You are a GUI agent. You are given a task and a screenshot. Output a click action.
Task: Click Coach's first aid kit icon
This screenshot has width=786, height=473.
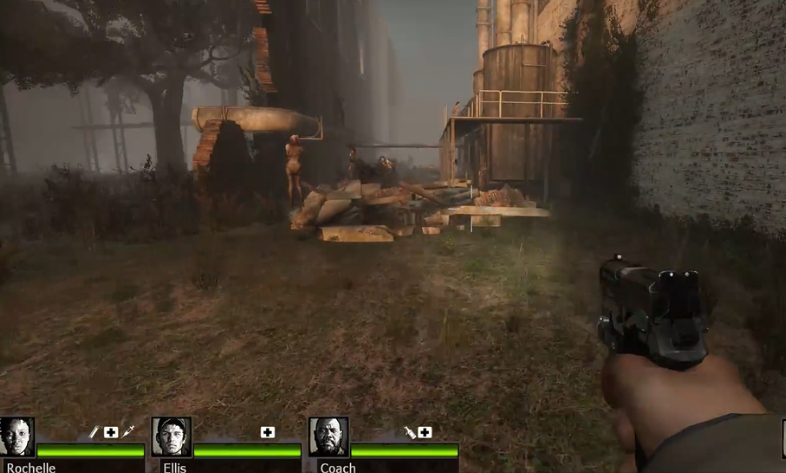point(425,432)
